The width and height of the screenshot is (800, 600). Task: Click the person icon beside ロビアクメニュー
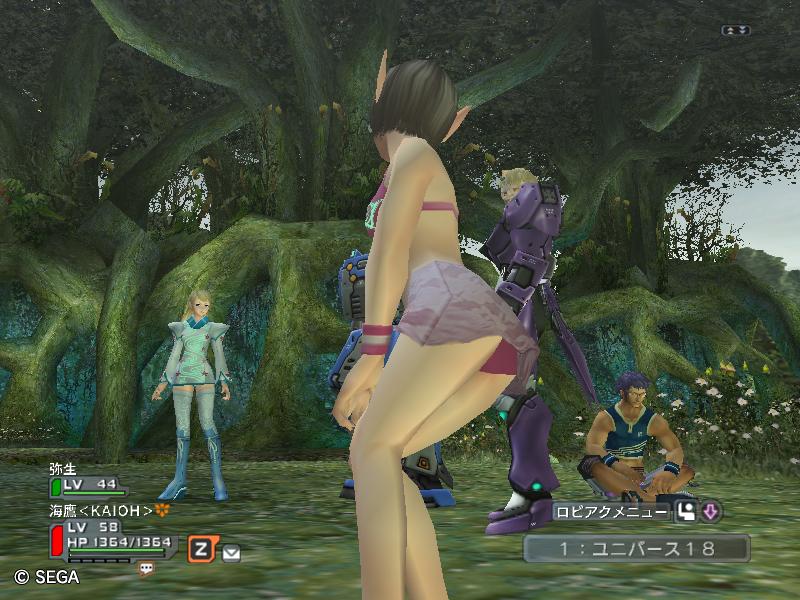click(x=686, y=512)
